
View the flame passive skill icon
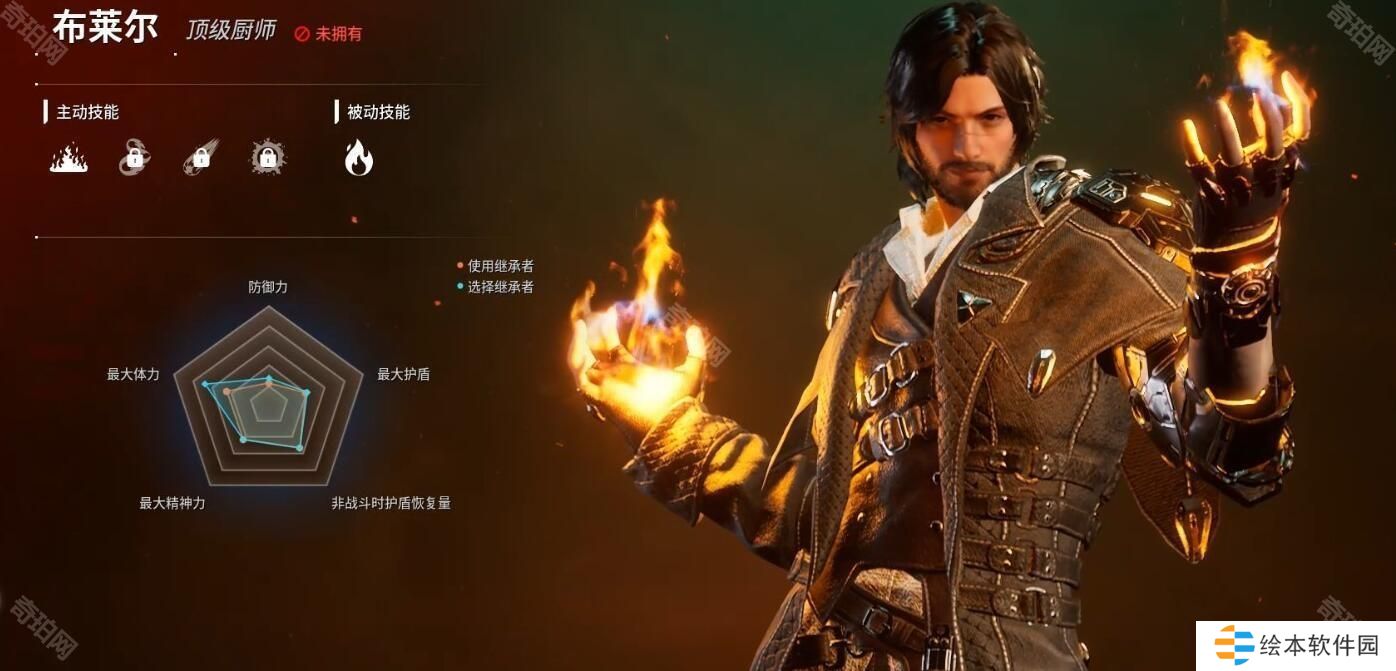pyautogui.click(x=358, y=157)
